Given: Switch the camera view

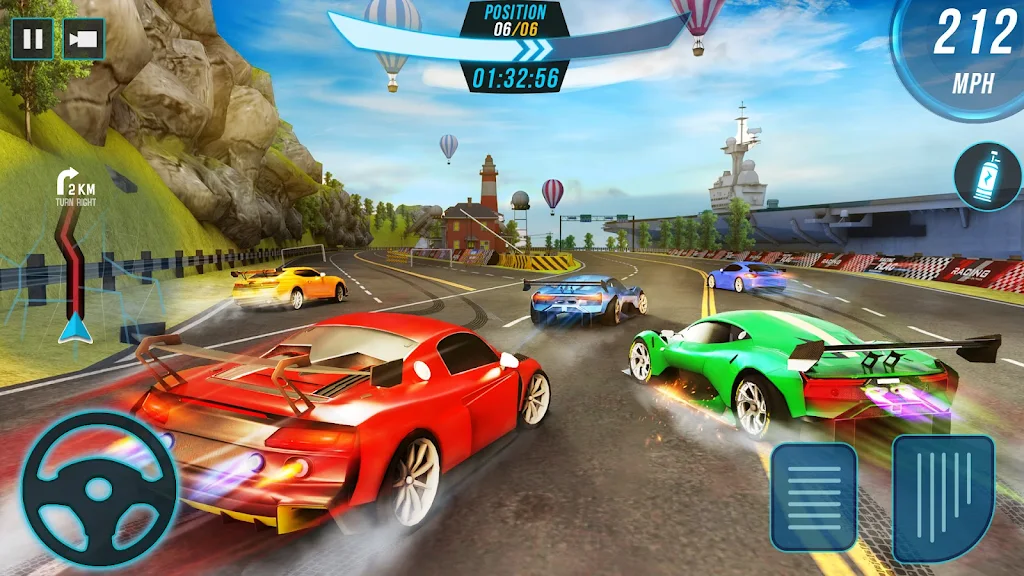Looking at the screenshot, I should click(x=84, y=40).
